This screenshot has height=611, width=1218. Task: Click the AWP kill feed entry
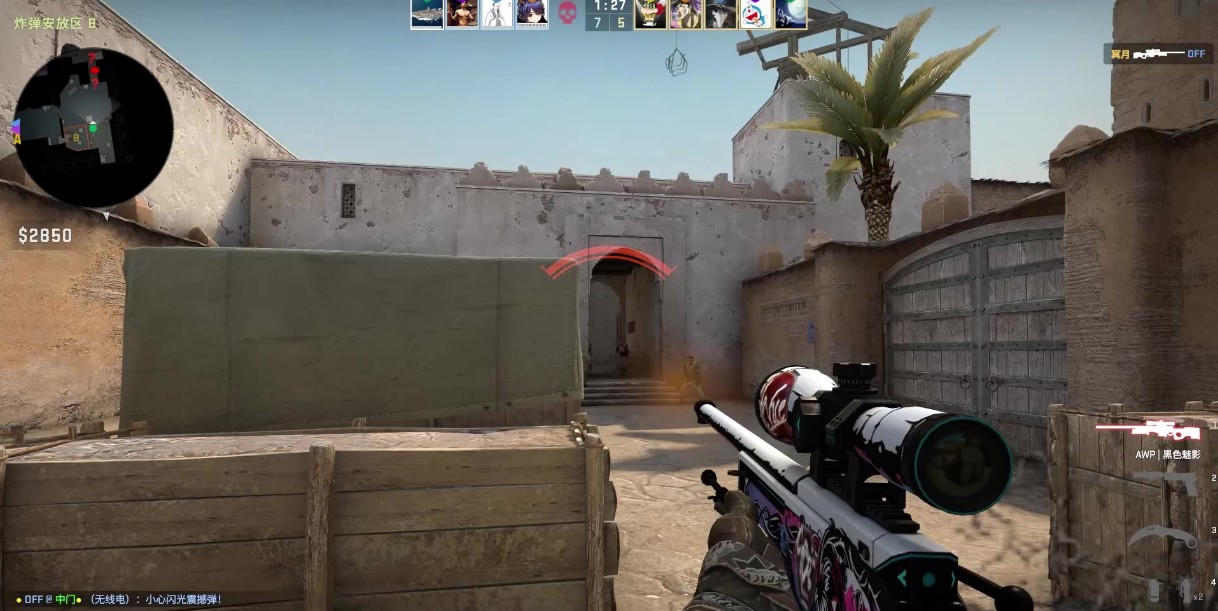click(1158, 53)
